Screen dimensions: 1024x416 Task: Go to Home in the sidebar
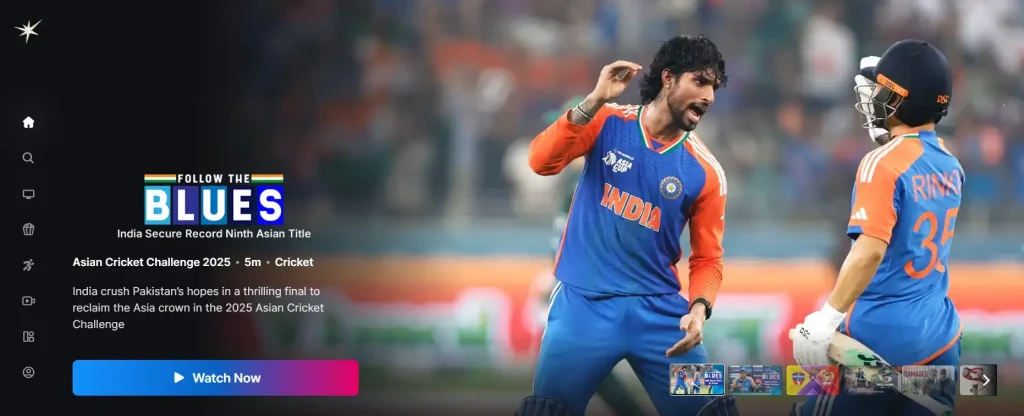coord(28,122)
